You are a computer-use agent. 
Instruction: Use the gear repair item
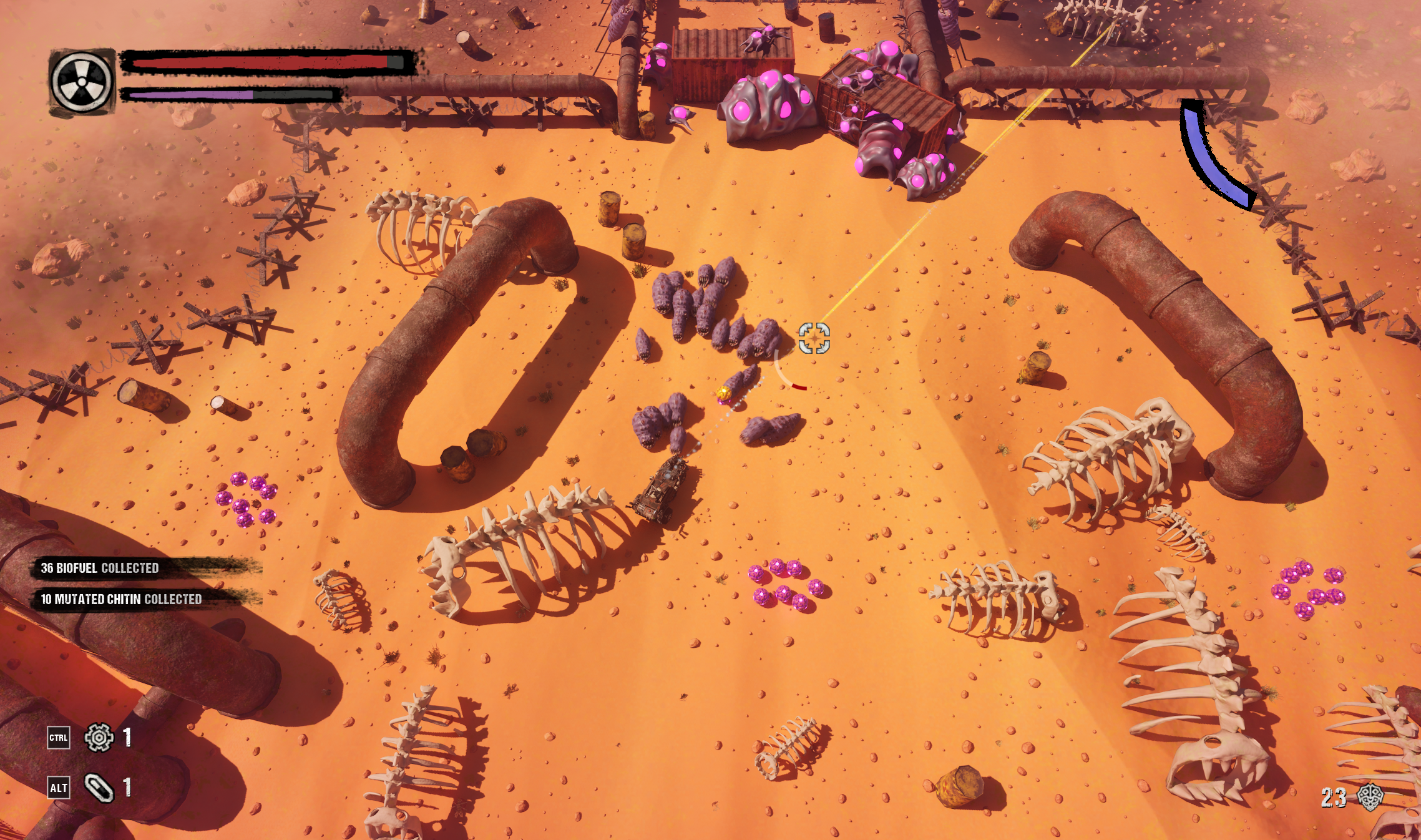pos(99,738)
